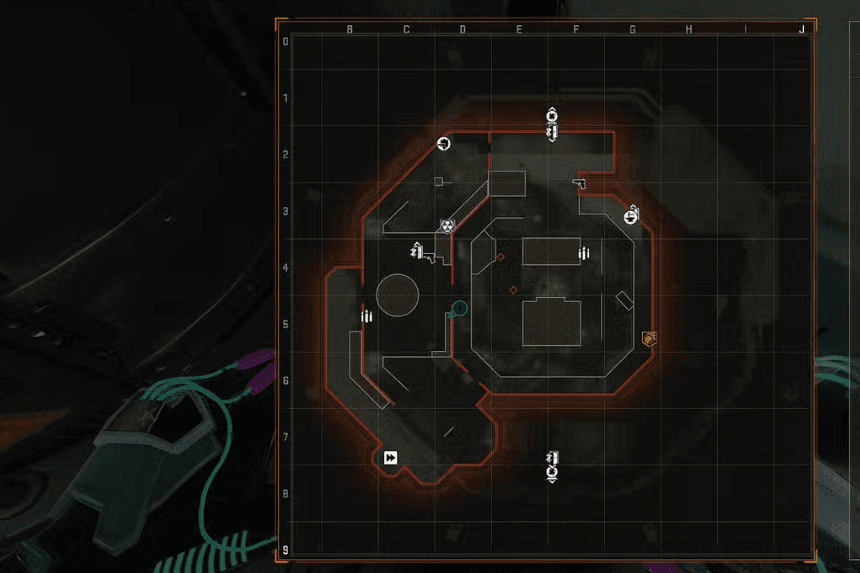
Task: Select the ammo marker beside the circular room
Action: [x=367, y=317]
